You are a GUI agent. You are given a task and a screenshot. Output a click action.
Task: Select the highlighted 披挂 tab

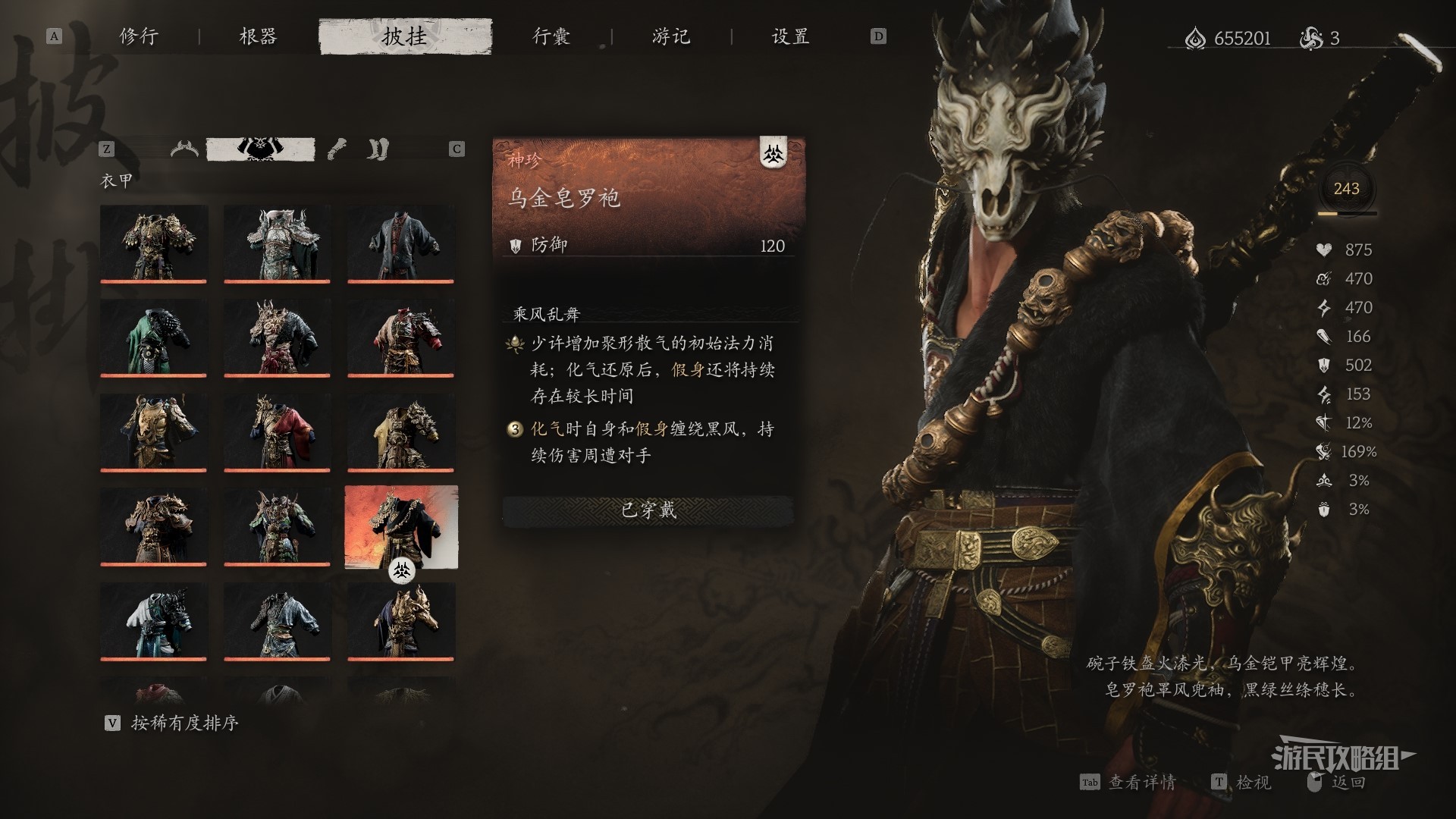pyautogui.click(x=405, y=36)
